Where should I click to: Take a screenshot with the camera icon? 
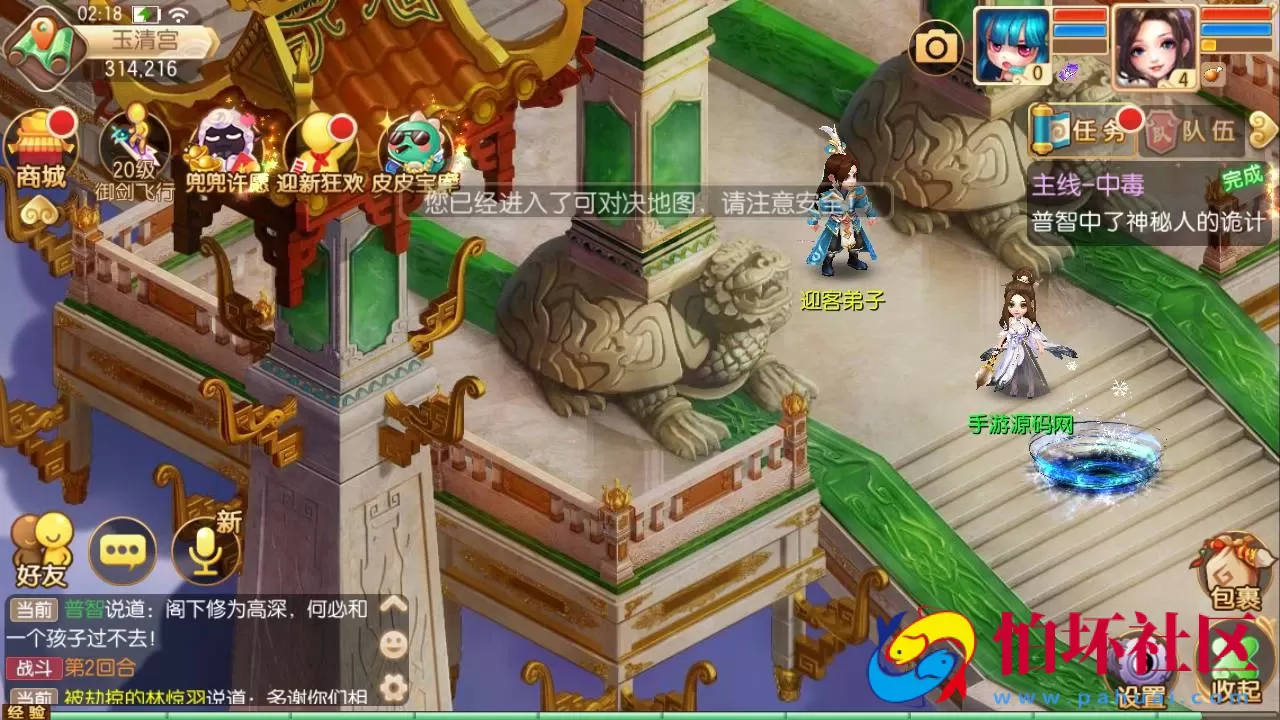pyautogui.click(x=937, y=46)
